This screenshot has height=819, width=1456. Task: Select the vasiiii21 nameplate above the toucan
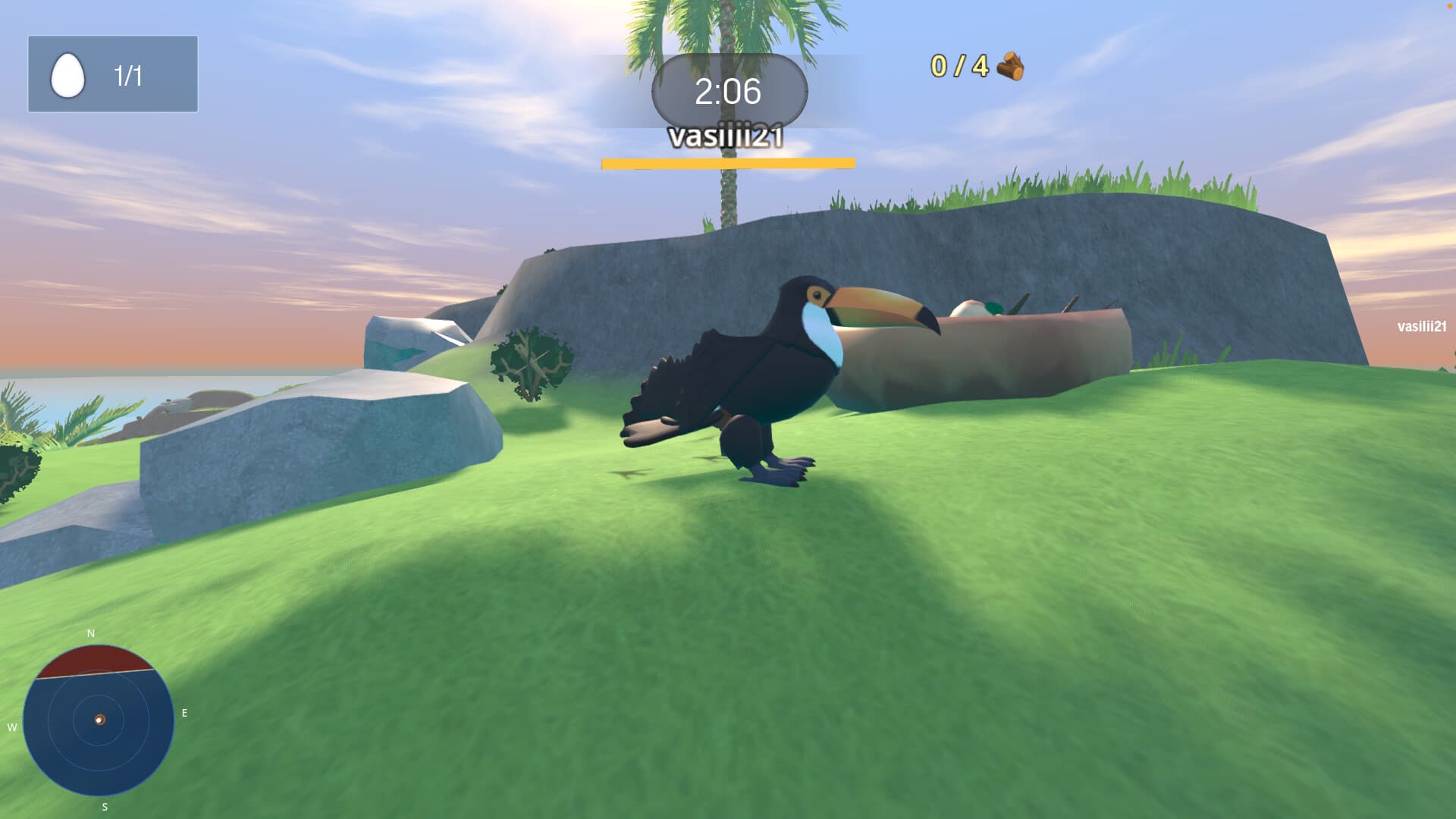[726, 137]
